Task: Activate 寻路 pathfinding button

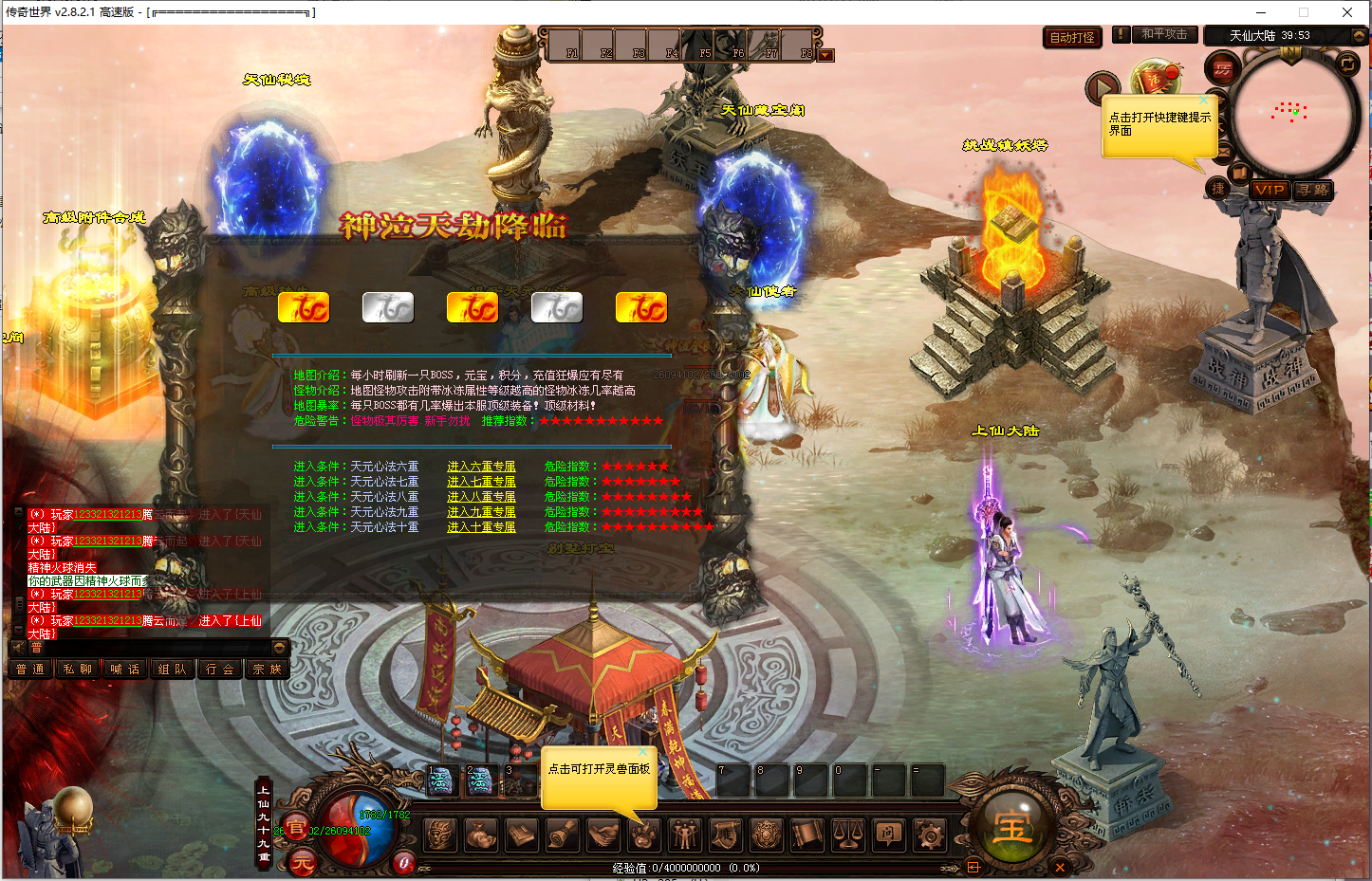Action: point(1313,190)
